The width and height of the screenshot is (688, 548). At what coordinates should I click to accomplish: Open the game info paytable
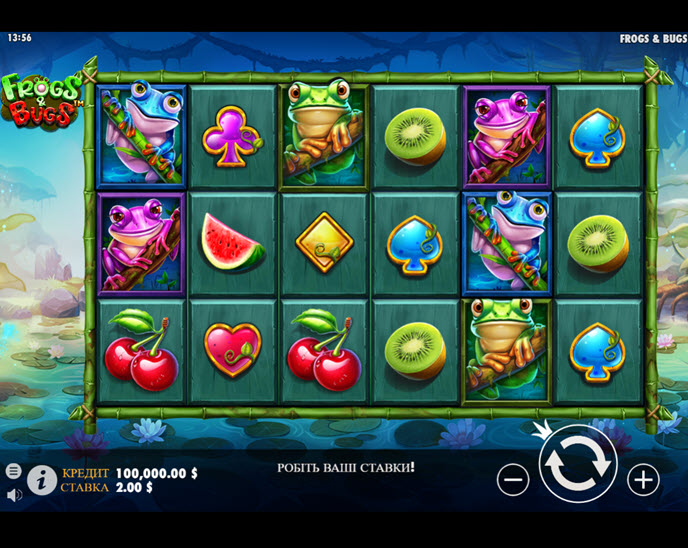click(42, 480)
